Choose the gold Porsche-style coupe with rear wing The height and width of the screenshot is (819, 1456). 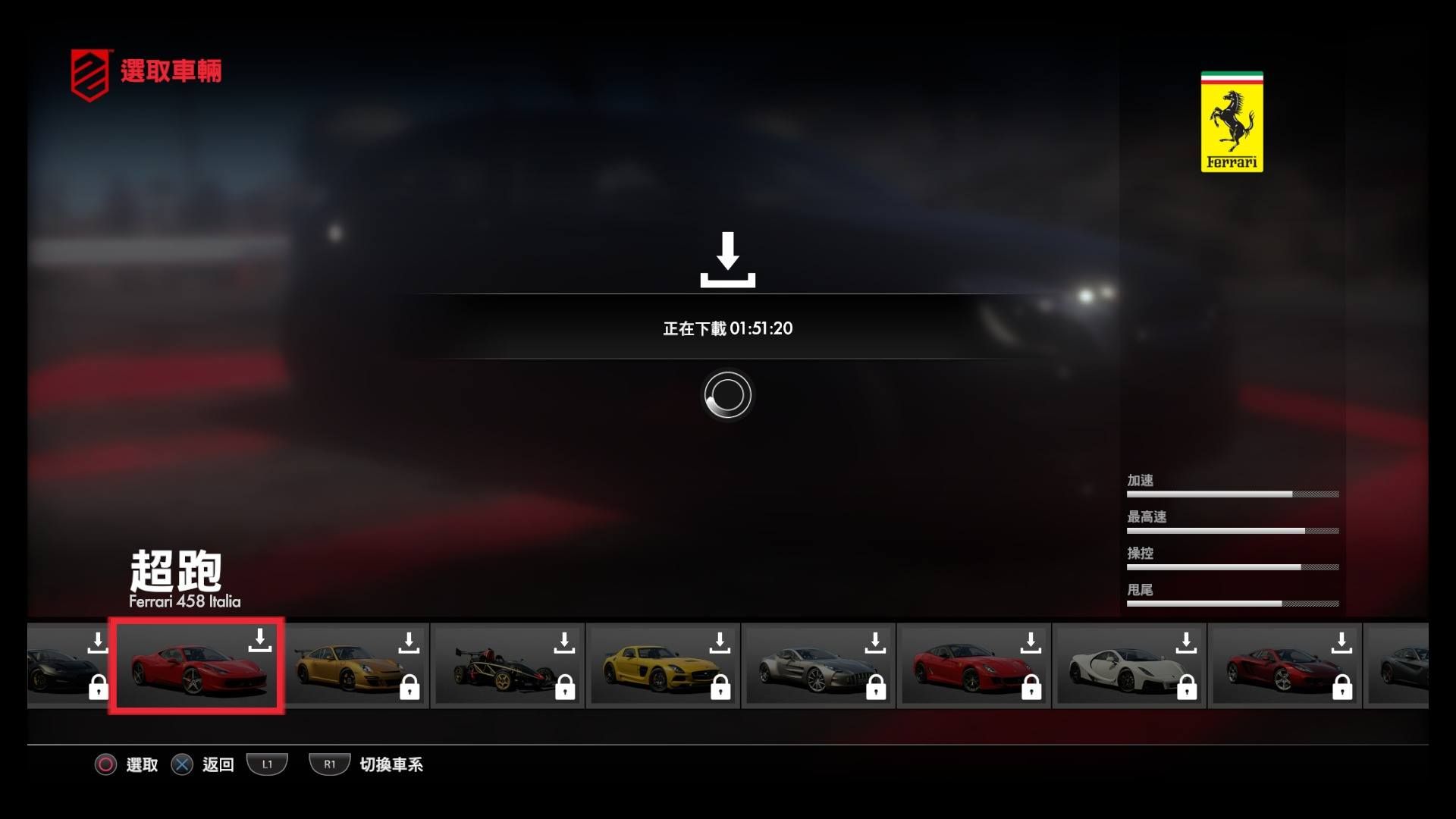click(x=355, y=666)
